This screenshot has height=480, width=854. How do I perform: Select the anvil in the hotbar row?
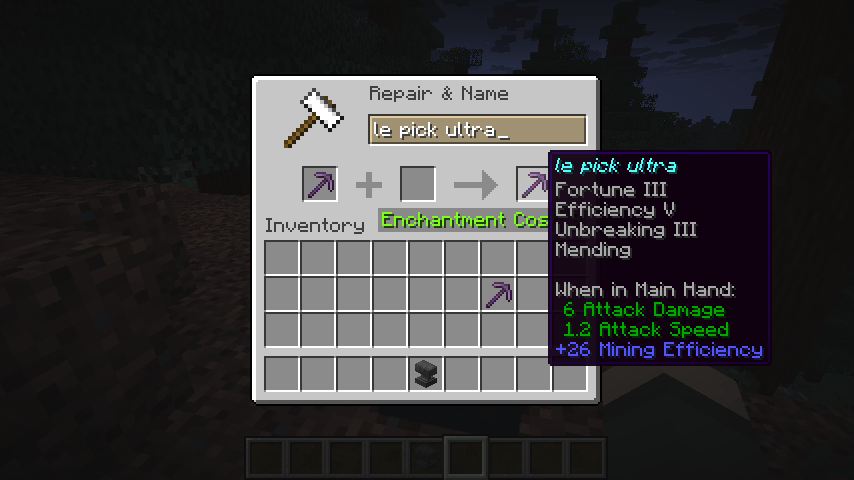point(426,374)
